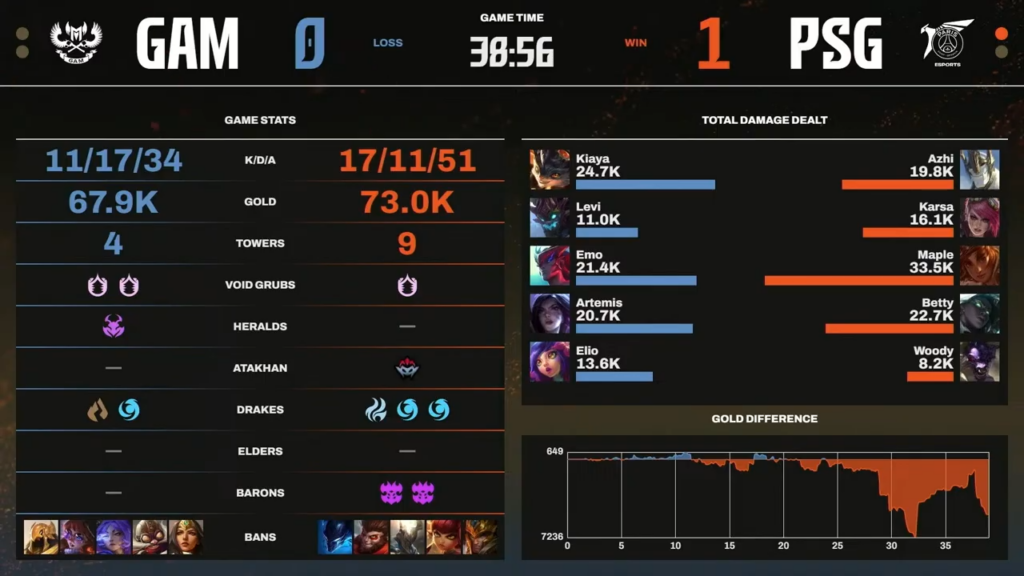Select Elio's champion portrait
1024x576 pixels.
[x=549, y=361]
